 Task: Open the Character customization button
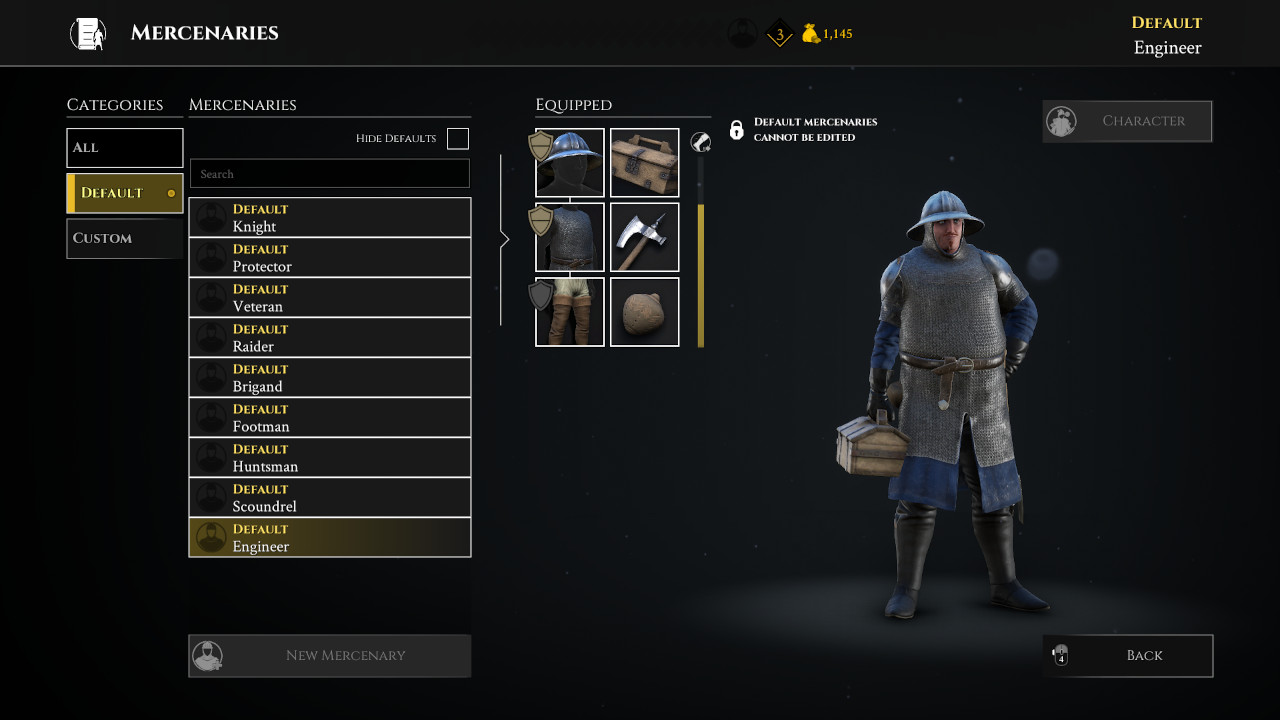(1127, 121)
